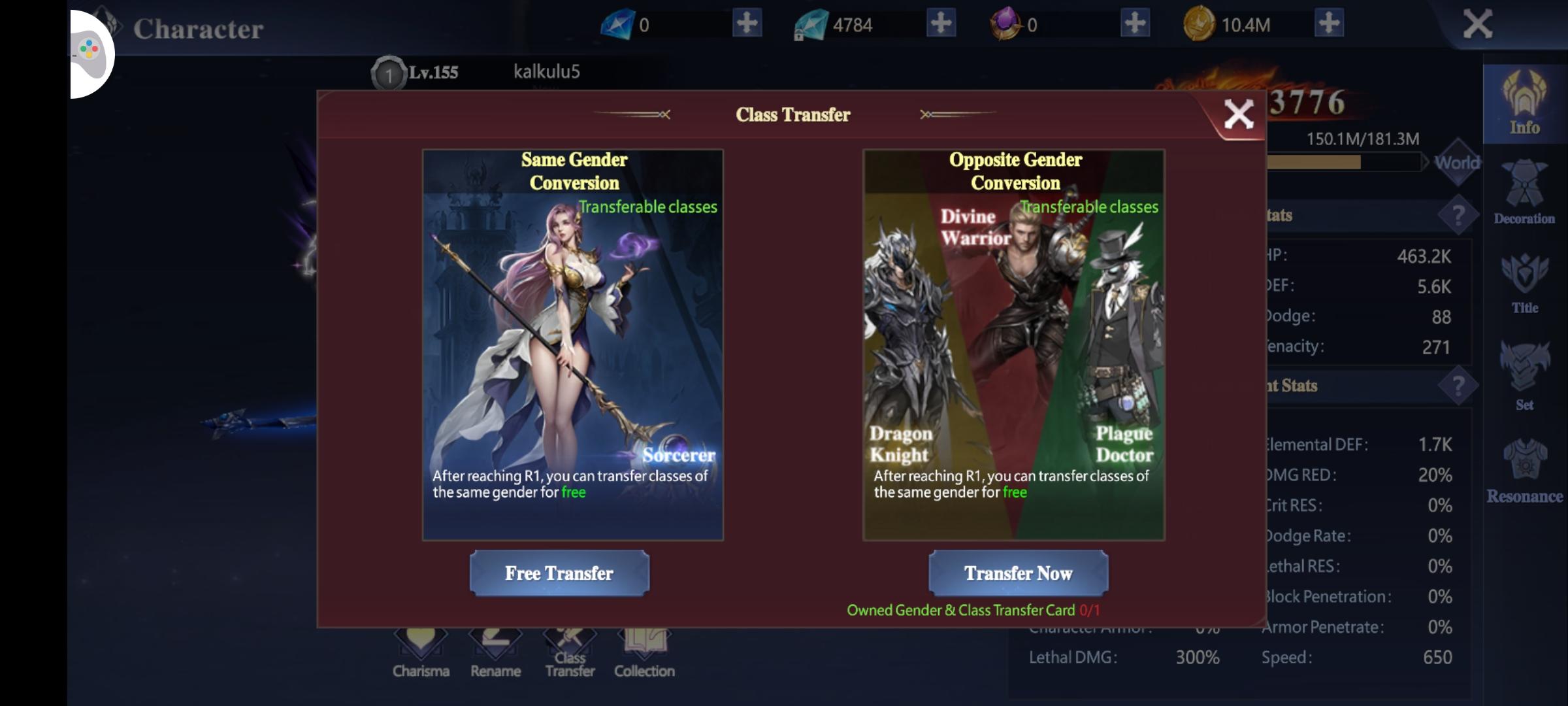
Task: Add more gold coins
Action: (x=1329, y=24)
